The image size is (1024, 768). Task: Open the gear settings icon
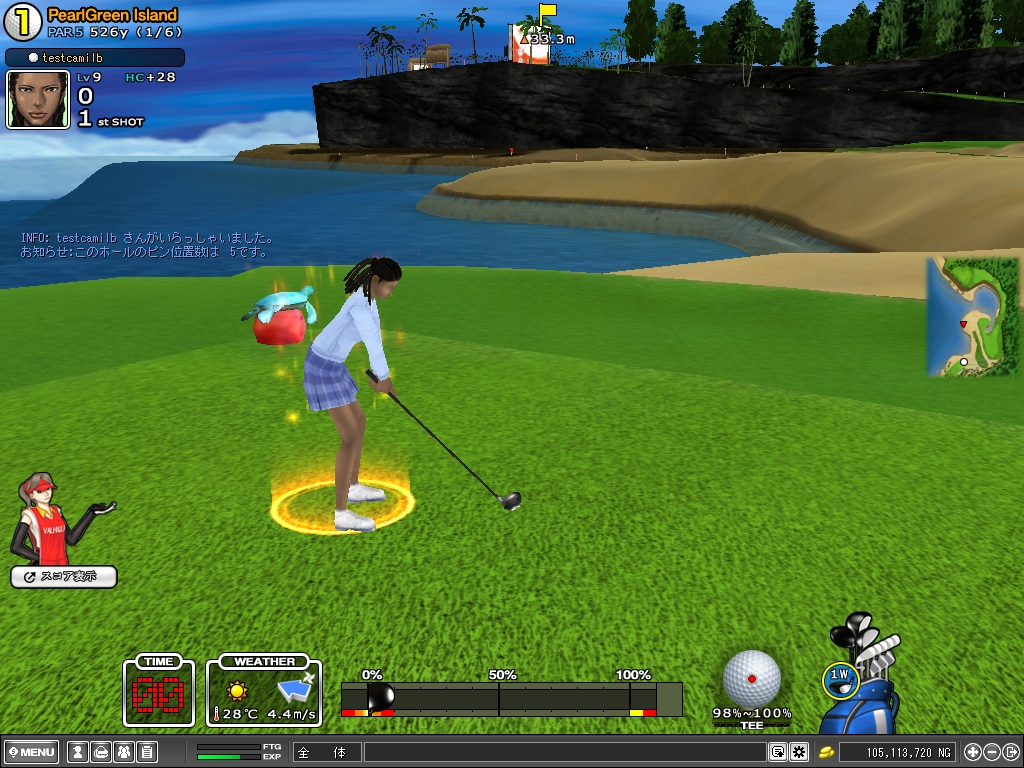(x=799, y=752)
